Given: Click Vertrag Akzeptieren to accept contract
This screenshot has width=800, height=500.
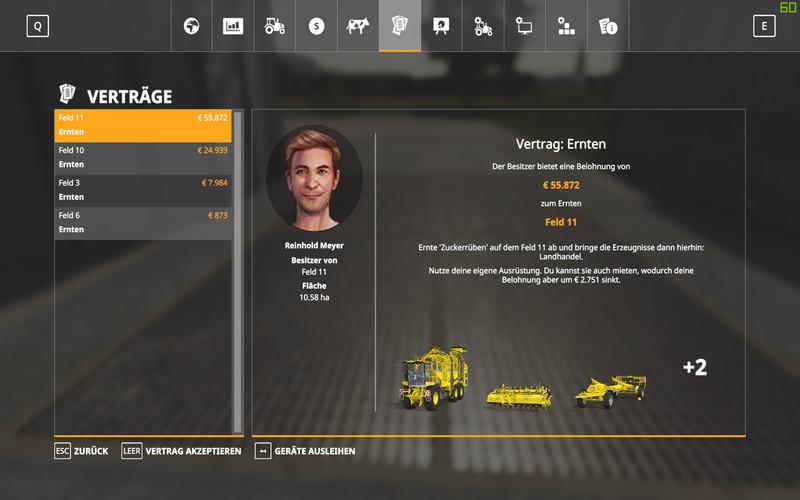Looking at the screenshot, I should click(x=182, y=451).
